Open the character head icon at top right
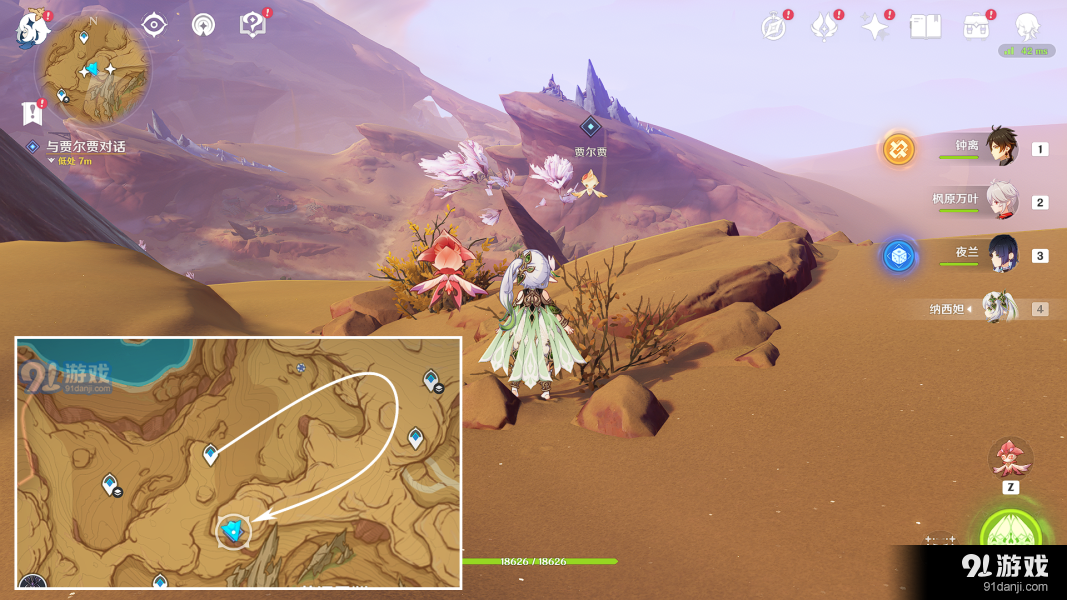 click(1027, 27)
